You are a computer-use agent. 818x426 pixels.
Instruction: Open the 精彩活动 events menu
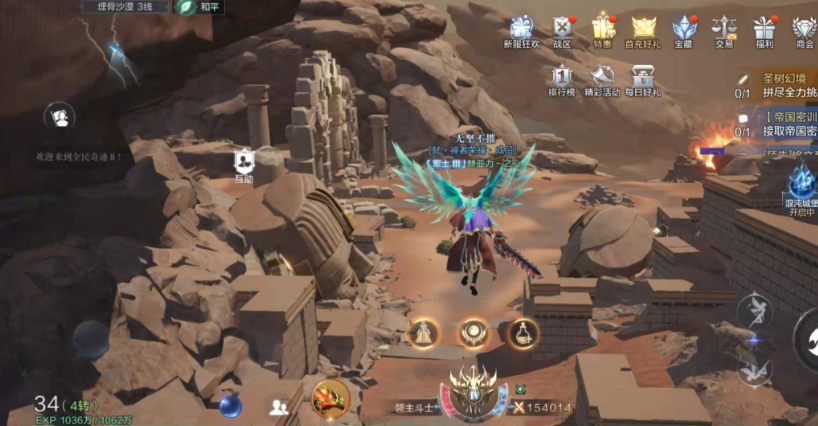point(603,80)
